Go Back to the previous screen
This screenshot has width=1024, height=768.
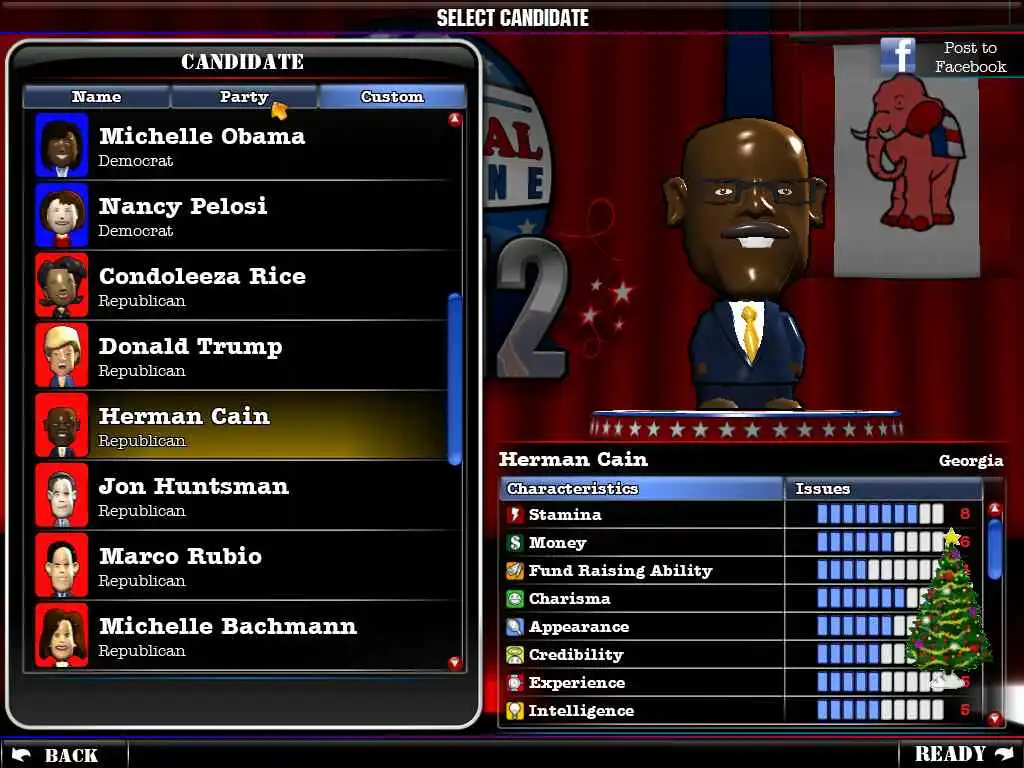pos(58,755)
